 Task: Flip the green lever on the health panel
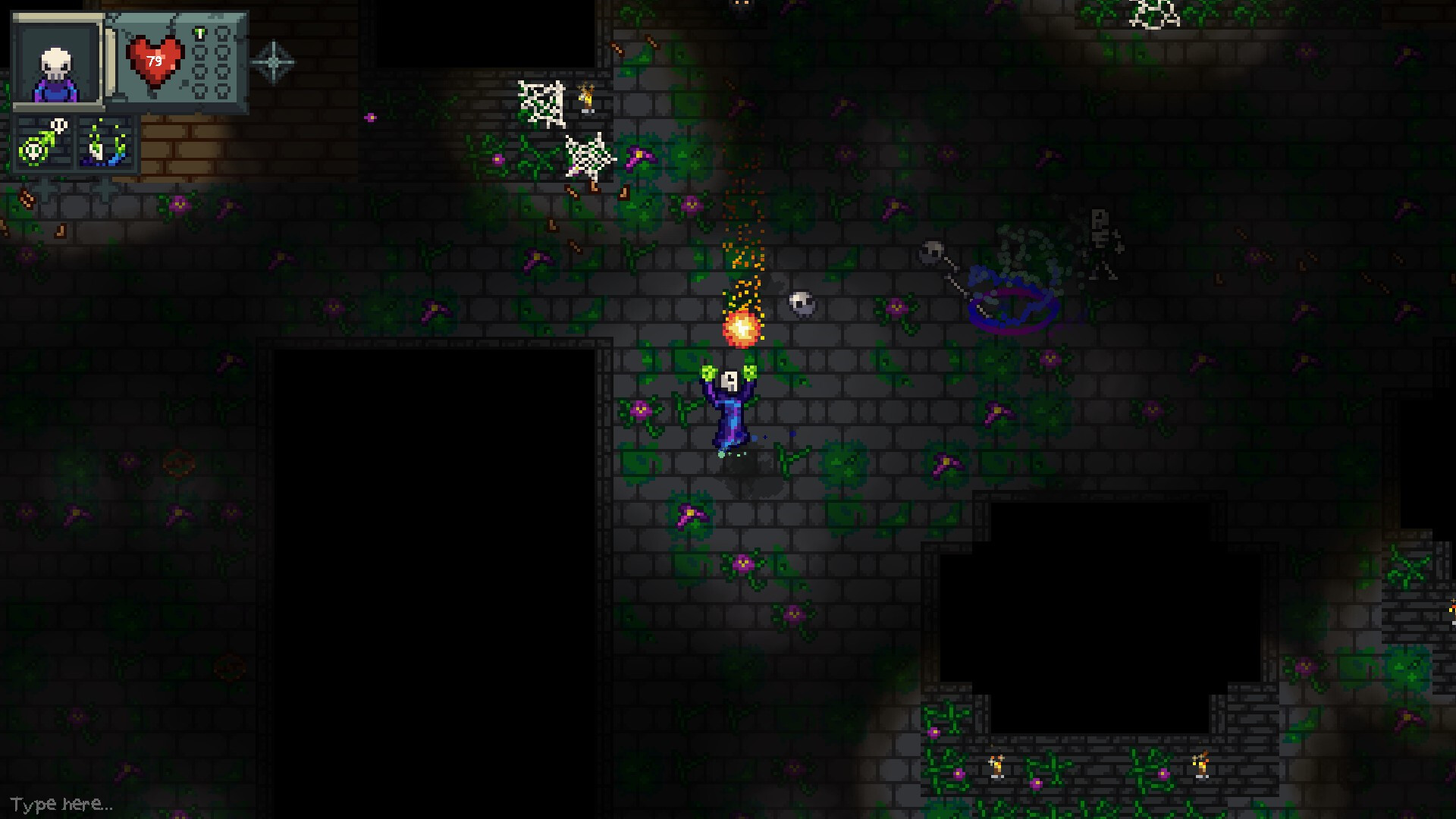(x=200, y=33)
